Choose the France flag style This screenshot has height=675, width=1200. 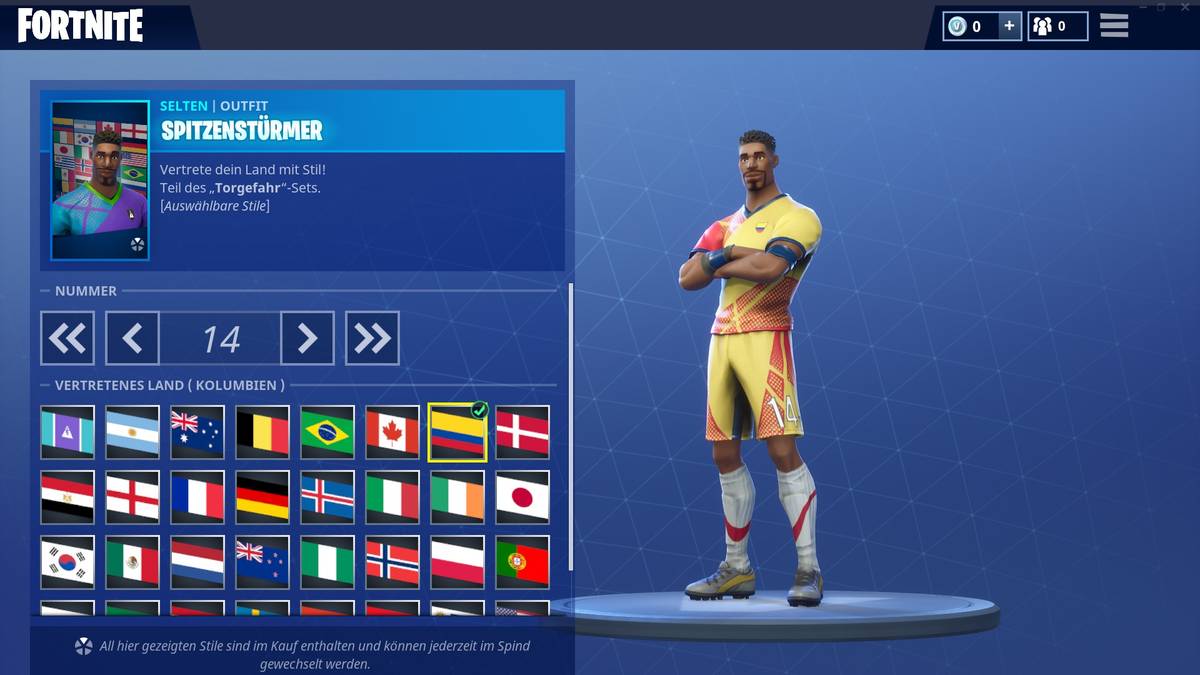(197, 497)
